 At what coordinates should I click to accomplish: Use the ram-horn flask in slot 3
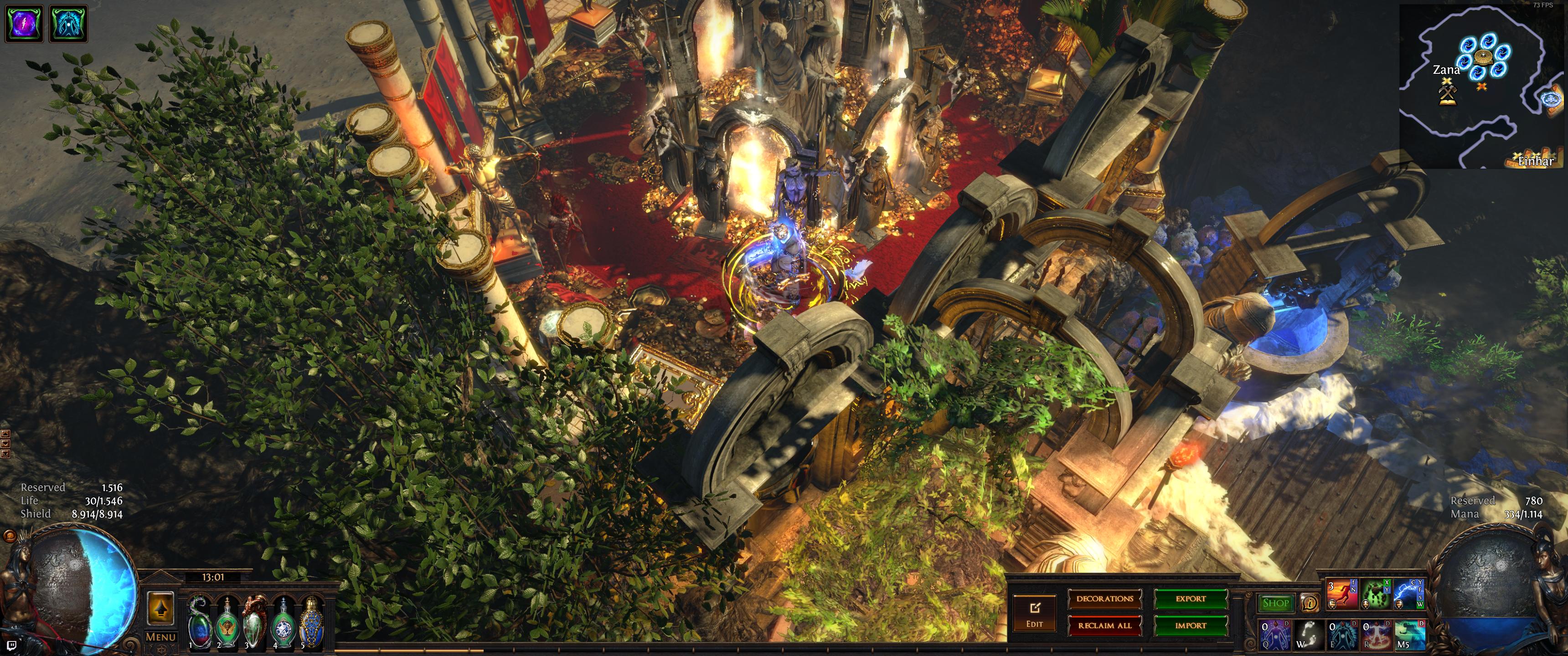coord(254,623)
